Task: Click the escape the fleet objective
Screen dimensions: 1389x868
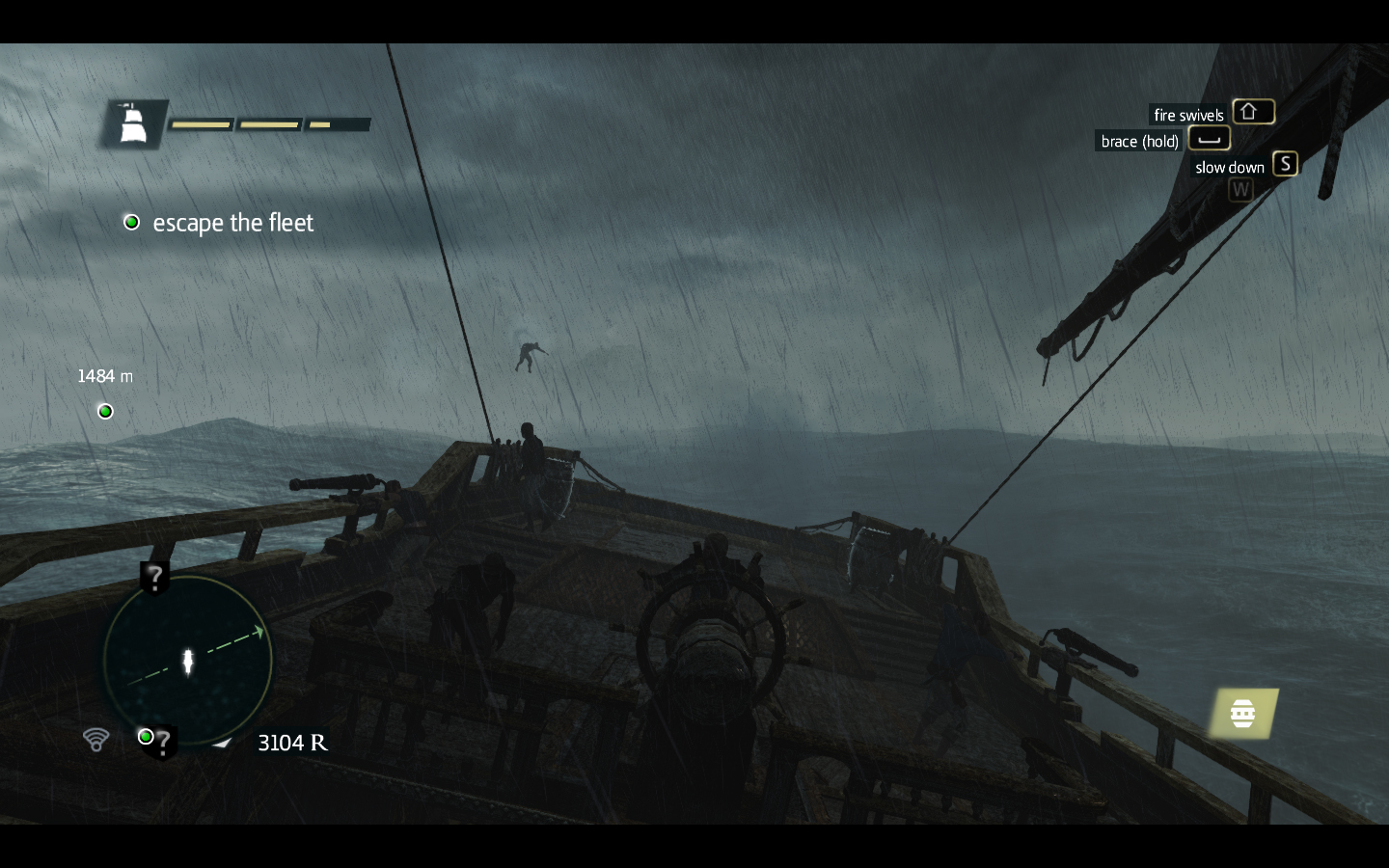Action: (232, 223)
